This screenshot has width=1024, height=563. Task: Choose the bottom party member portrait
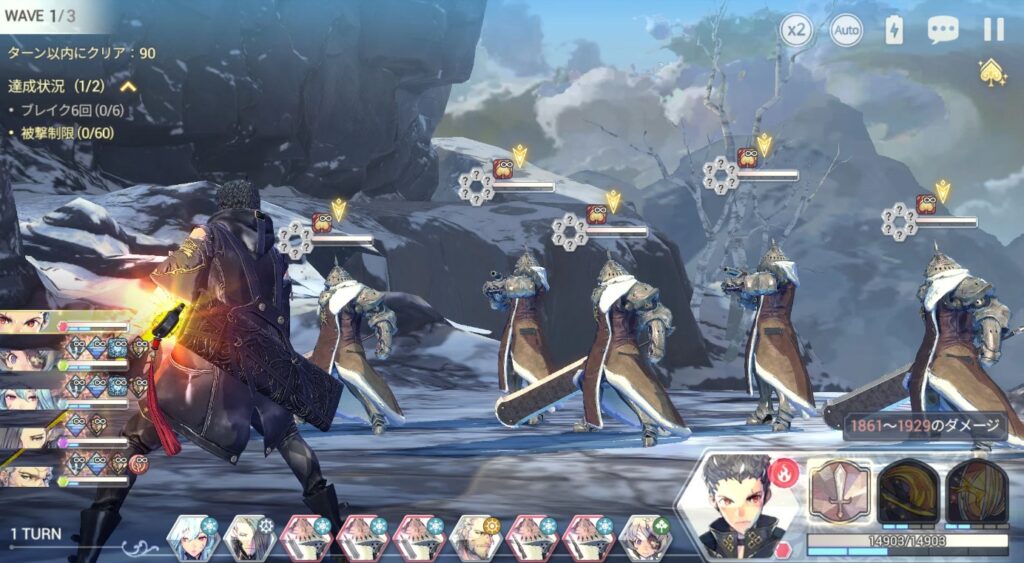(x=30, y=468)
